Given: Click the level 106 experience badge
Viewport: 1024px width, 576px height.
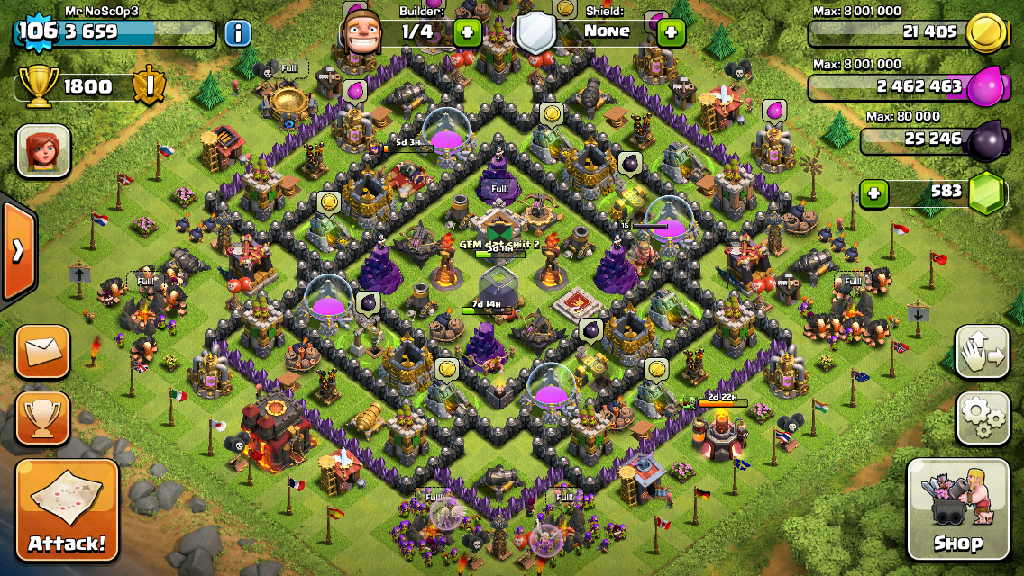Looking at the screenshot, I should (38, 31).
